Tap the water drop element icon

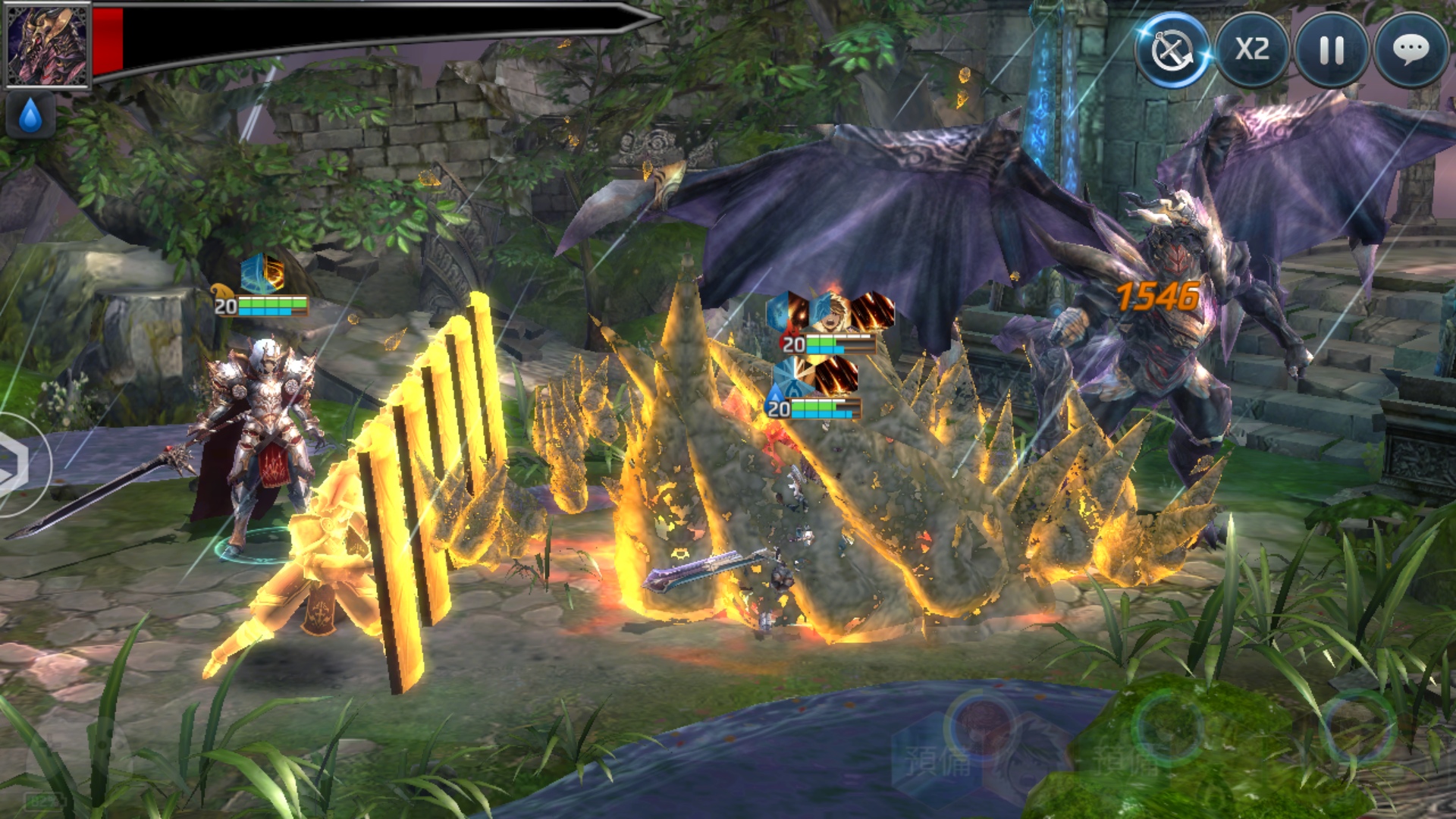[30, 117]
